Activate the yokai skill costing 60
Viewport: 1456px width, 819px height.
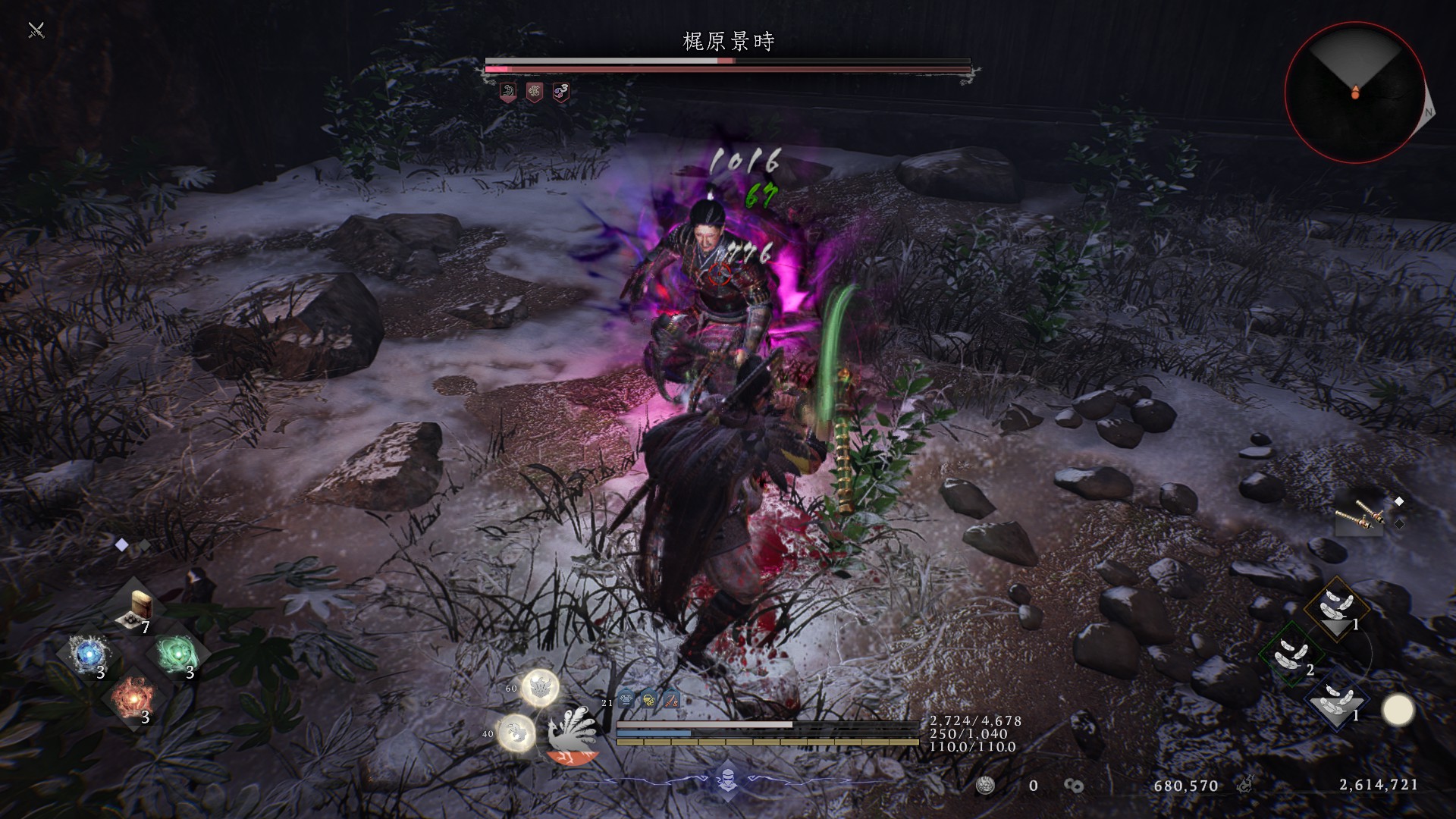(x=541, y=688)
